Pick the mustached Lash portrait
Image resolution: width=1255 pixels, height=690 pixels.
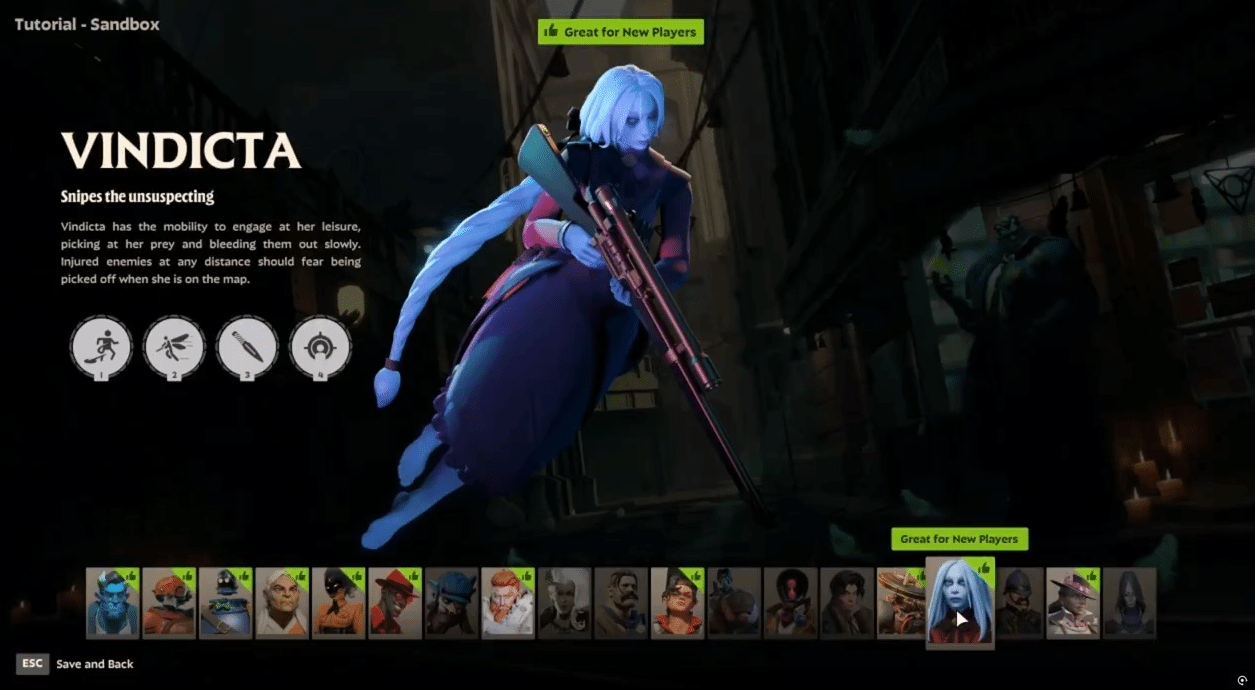click(620, 602)
